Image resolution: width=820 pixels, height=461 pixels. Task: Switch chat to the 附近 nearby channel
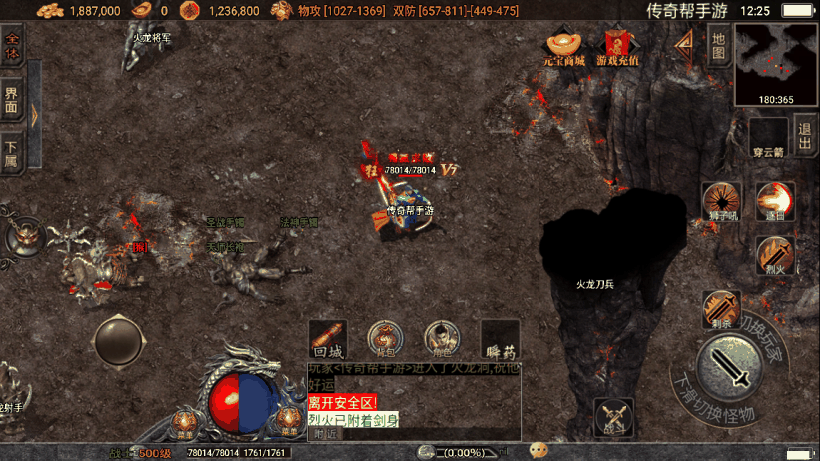(x=324, y=434)
